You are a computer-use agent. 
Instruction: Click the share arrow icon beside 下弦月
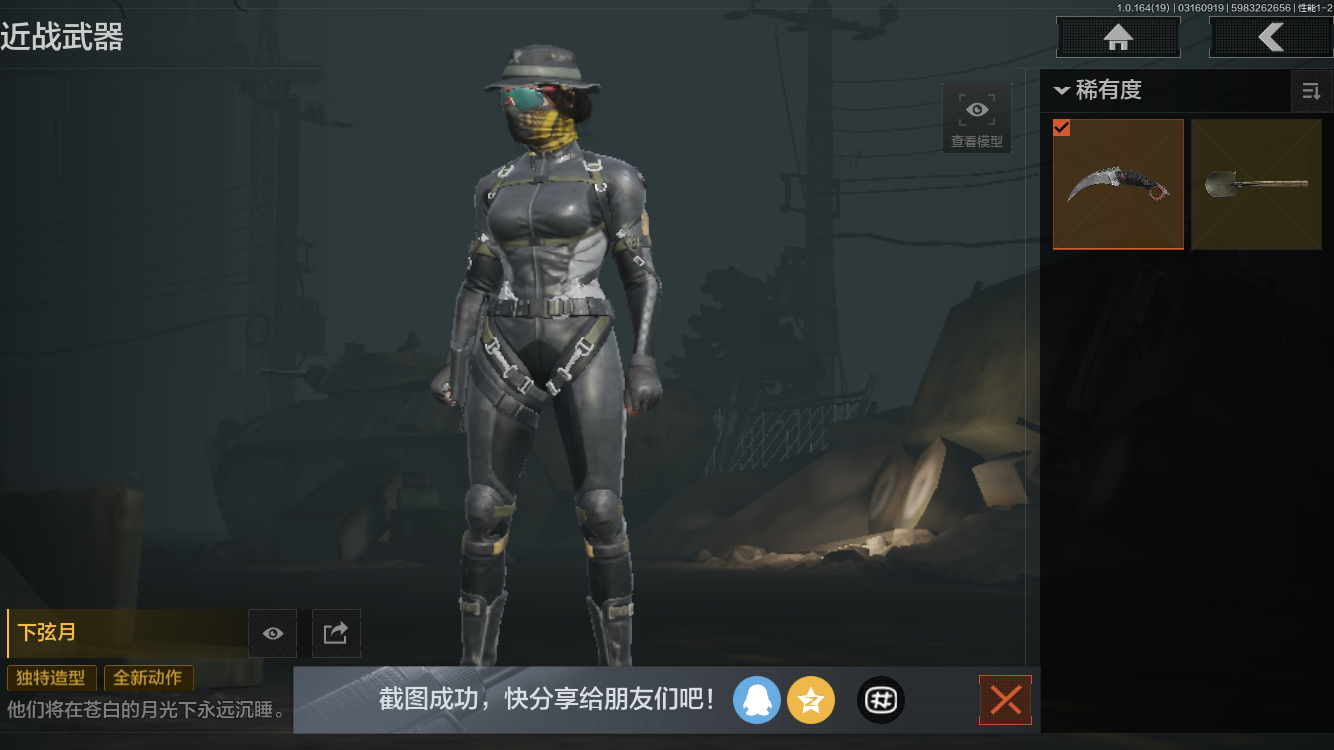tap(336, 633)
